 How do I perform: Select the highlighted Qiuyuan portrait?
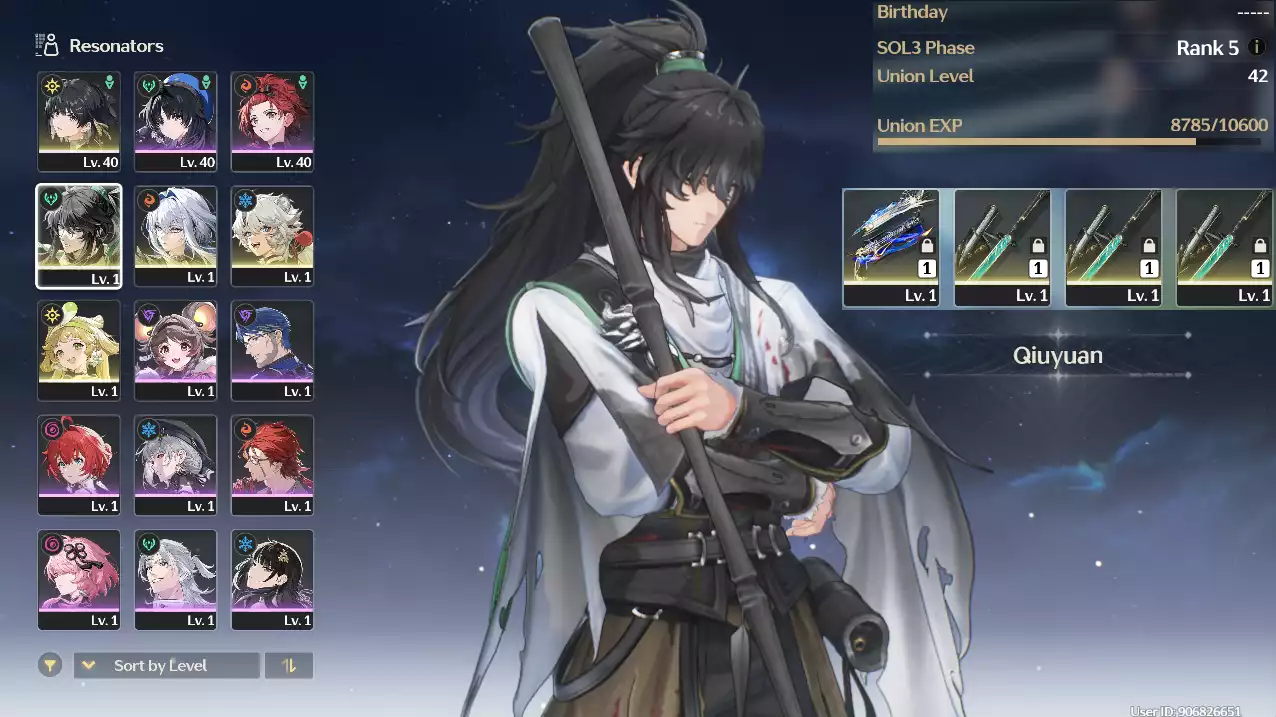click(79, 236)
